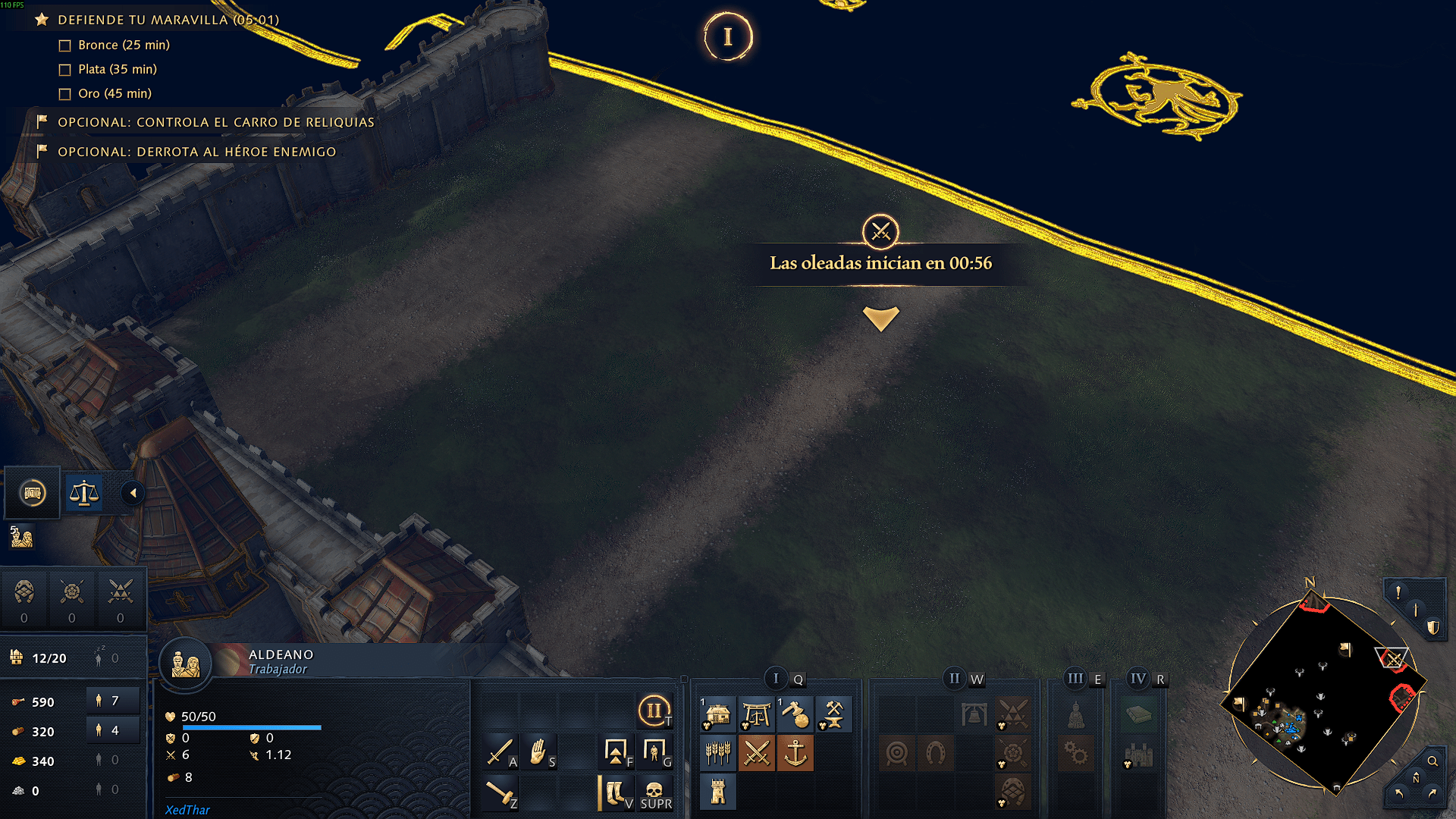
Task: Open the scales icon panel
Action: pos(84,493)
